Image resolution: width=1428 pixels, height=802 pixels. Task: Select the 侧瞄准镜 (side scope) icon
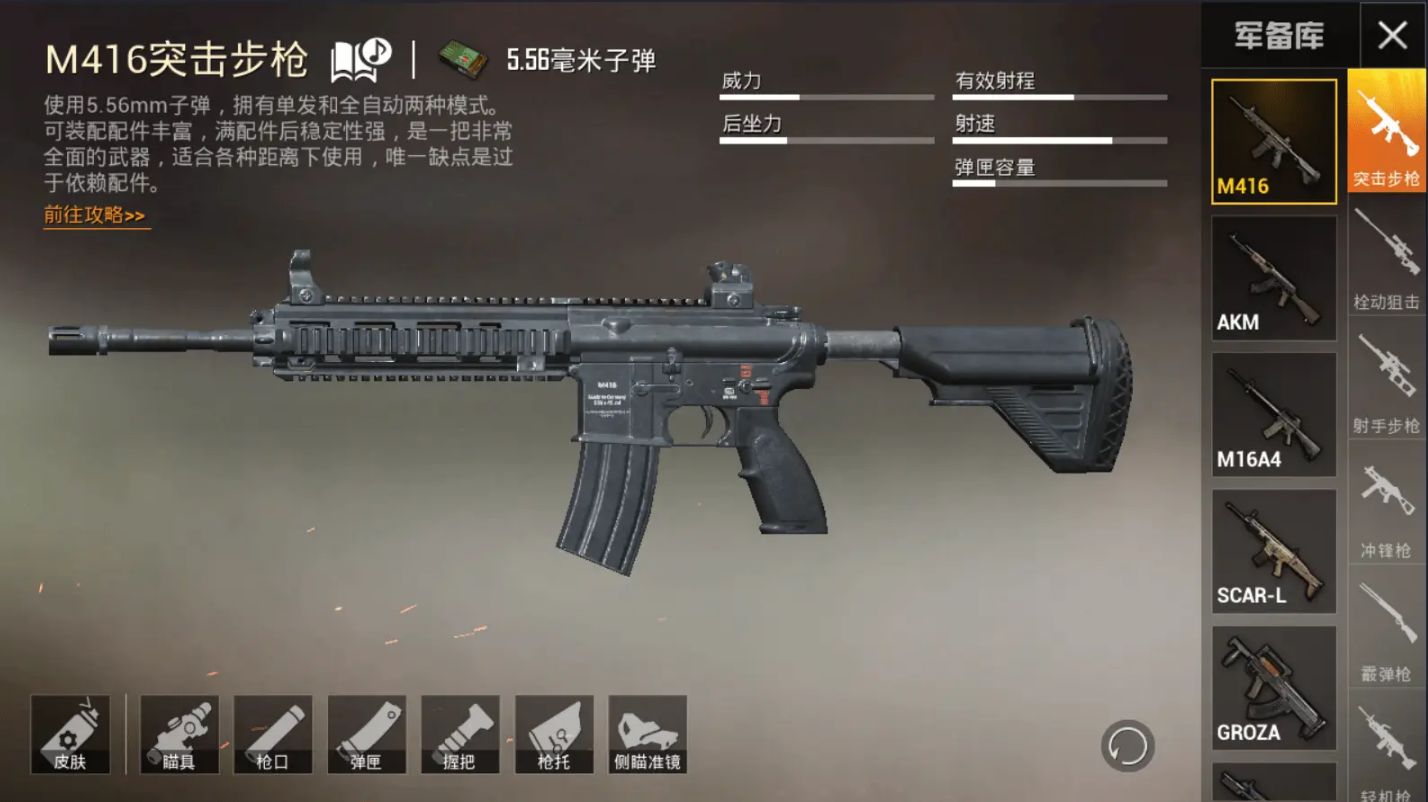coord(645,733)
